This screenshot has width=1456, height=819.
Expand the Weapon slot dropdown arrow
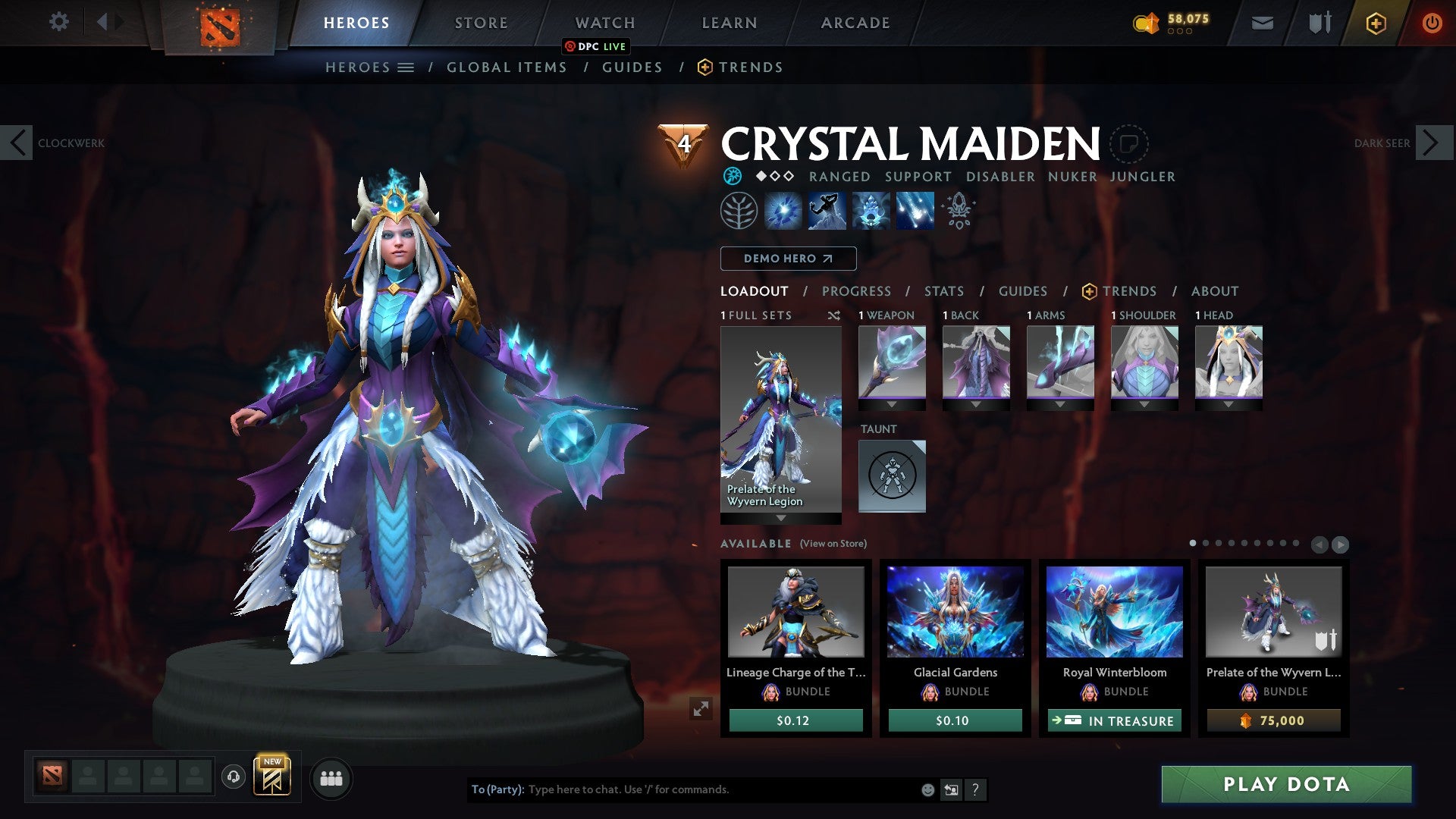(x=891, y=404)
